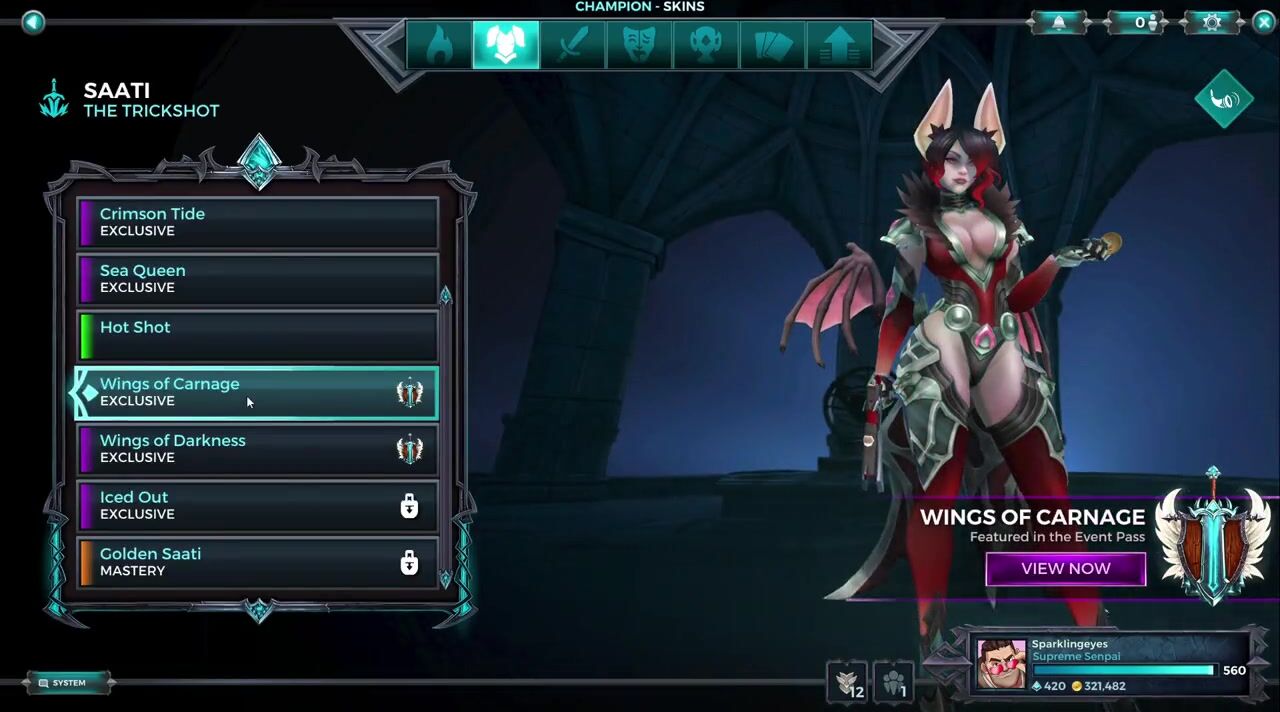This screenshot has width=1280, height=712.
Task: Pick the Hot Shot skin
Action: [x=258, y=335]
